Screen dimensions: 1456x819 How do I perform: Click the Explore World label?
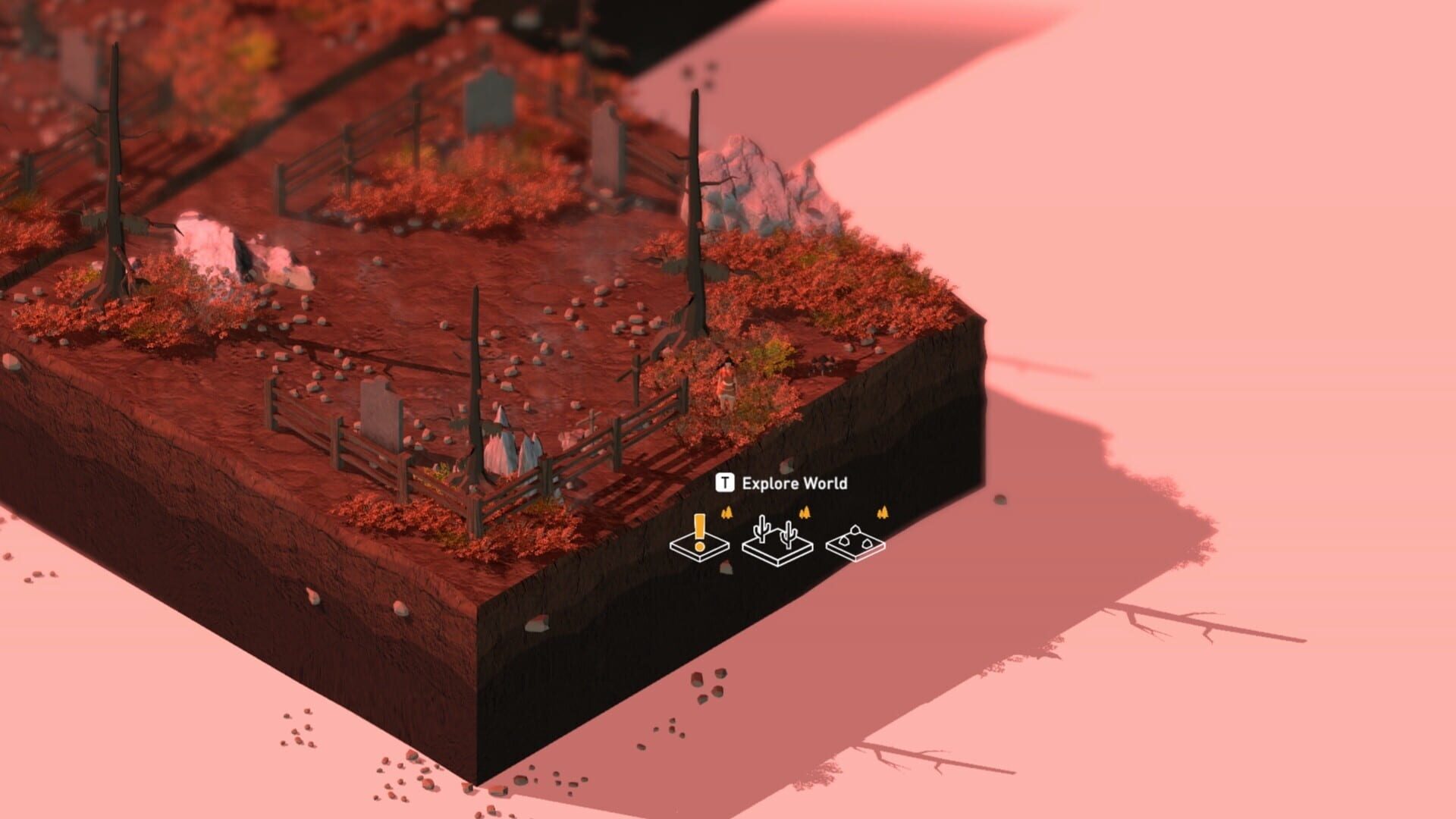(x=793, y=481)
